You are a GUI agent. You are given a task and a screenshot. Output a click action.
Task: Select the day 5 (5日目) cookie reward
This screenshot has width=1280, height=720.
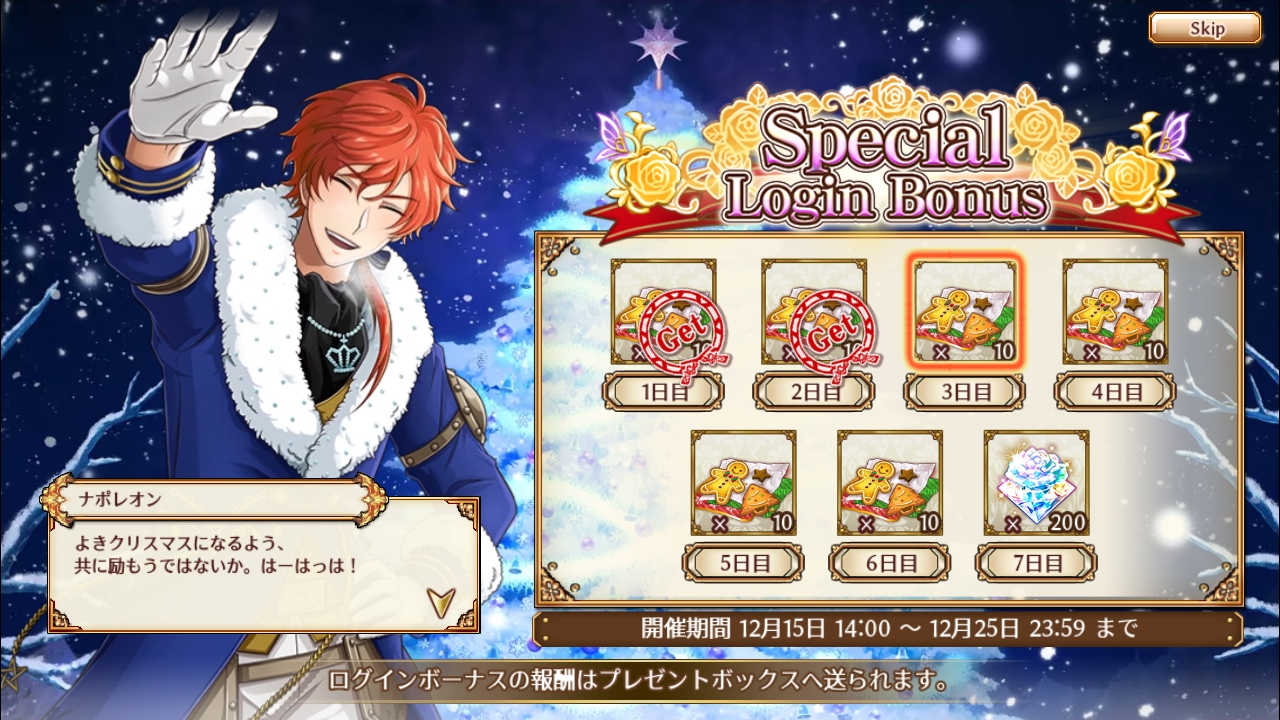(744, 483)
